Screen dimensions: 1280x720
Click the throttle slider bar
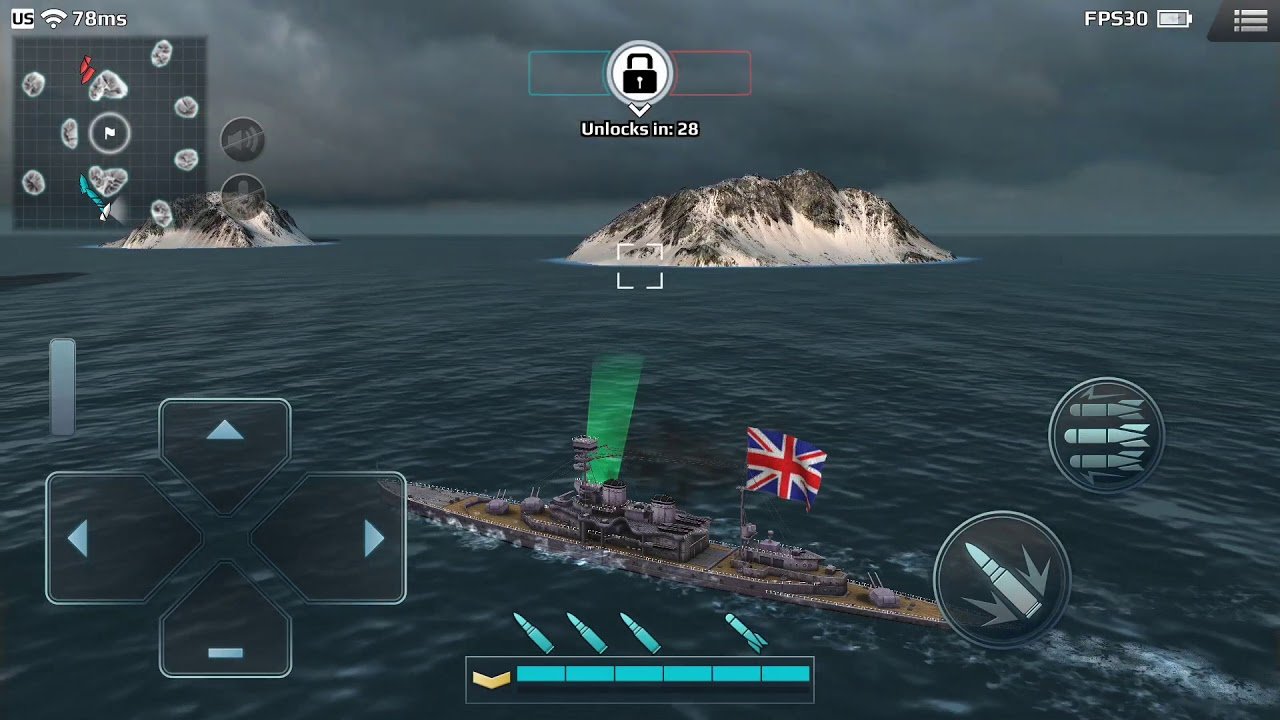[x=63, y=386]
